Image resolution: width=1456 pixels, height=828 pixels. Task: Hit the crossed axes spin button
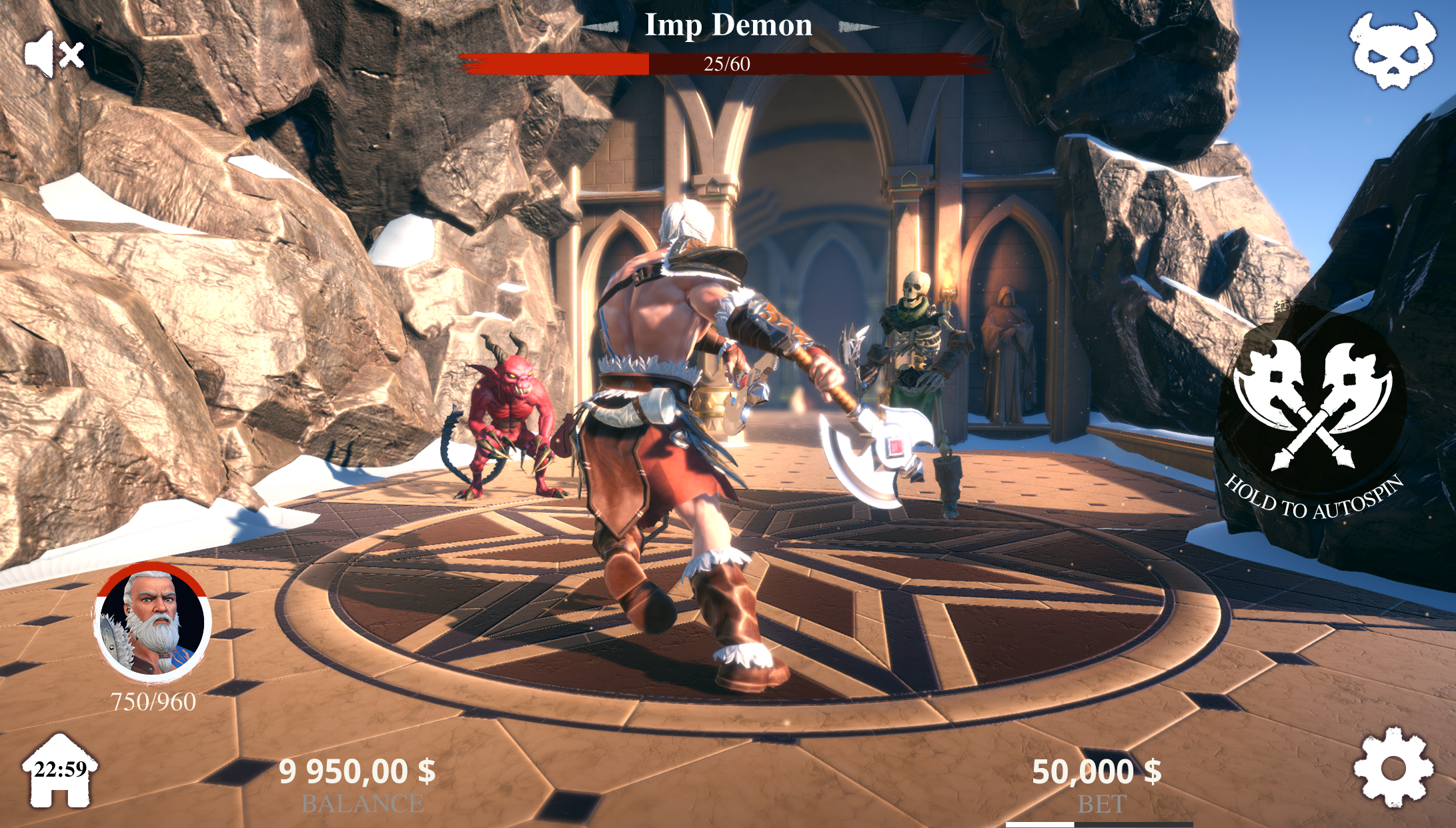point(1312,407)
